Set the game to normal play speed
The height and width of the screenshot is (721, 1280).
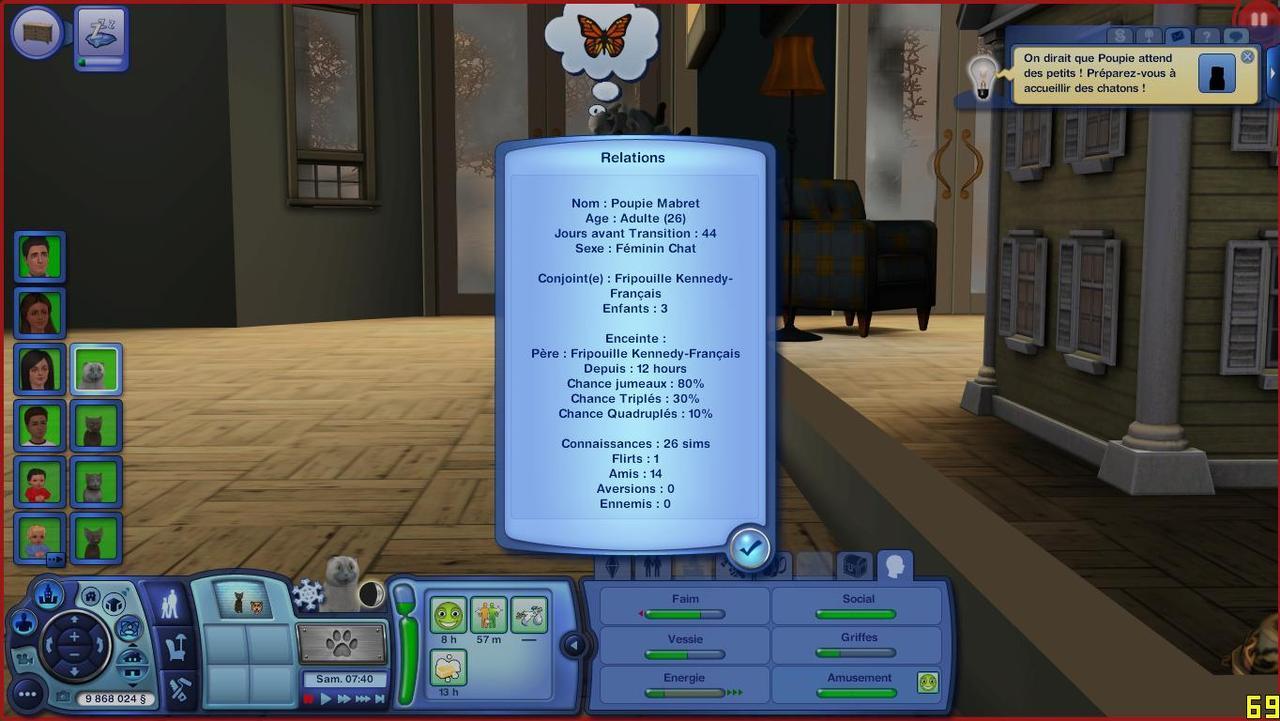coord(326,699)
